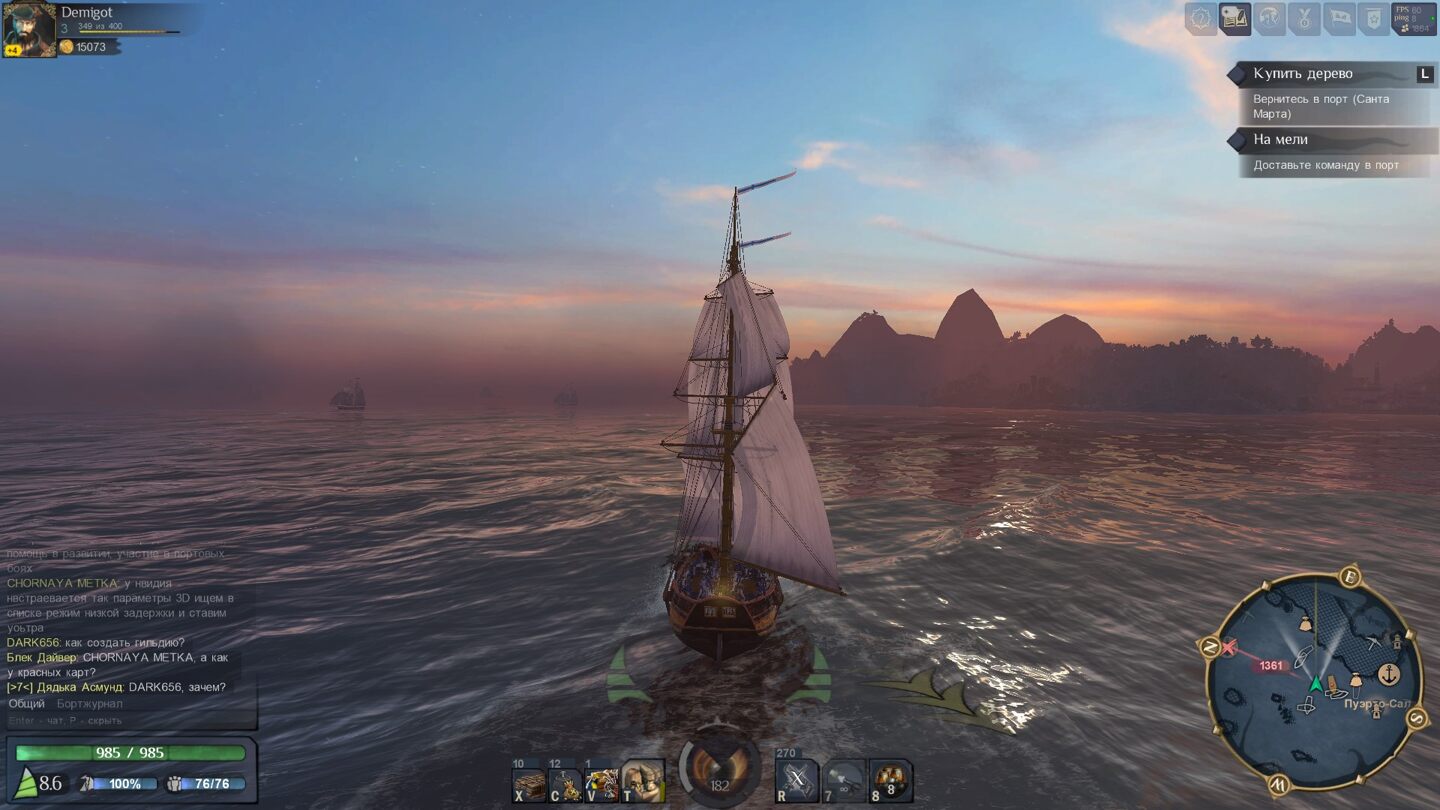1440x810 pixels.
Task: Open the quest journal book icon
Action: [x=1235, y=19]
